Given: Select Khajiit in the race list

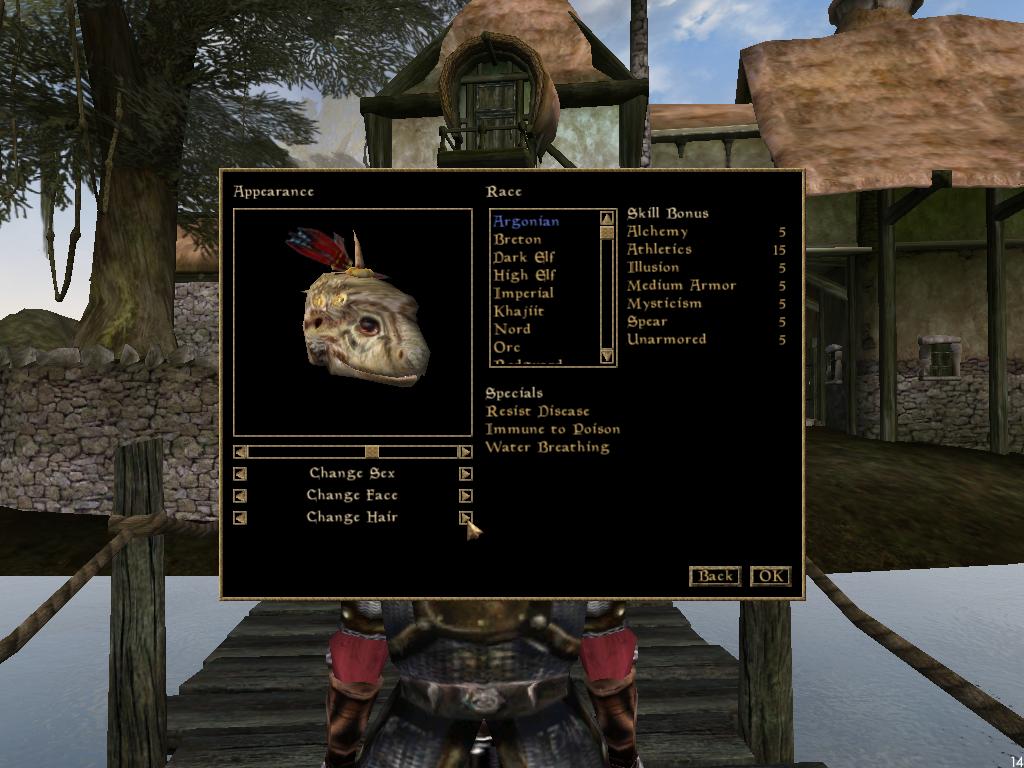Looking at the screenshot, I should pos(518,311).
